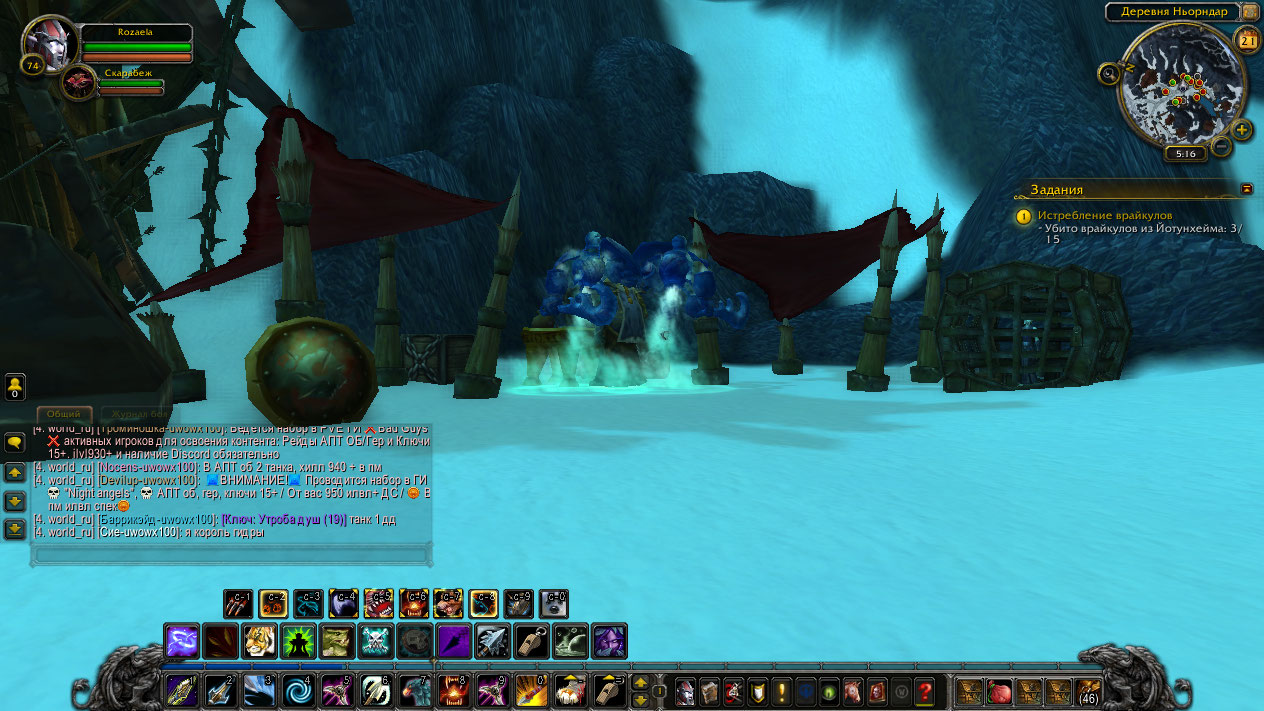Screen dimensions: 1264x711
Task: Activate the white tiger icon ability
Action: (260, 641)
